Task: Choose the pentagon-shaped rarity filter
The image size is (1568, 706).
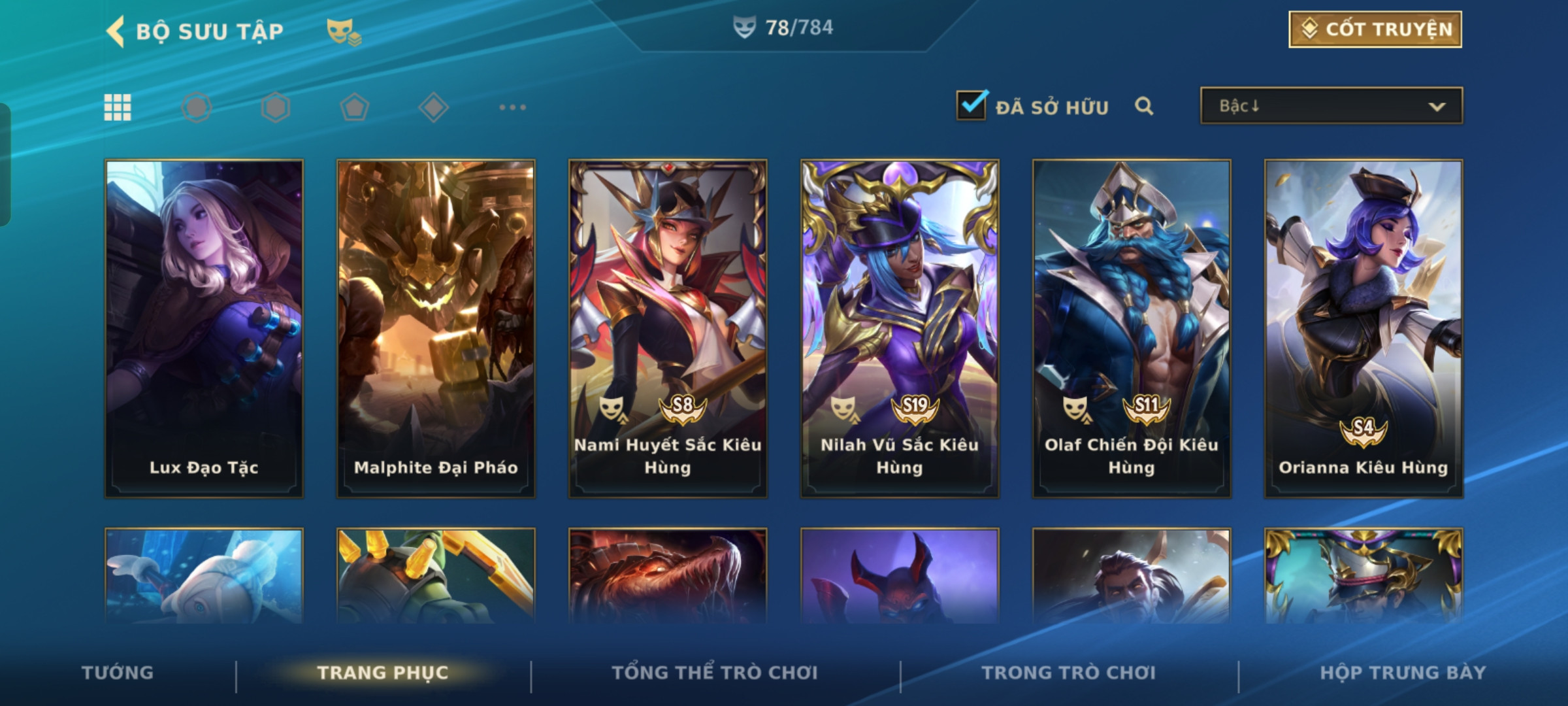Action: [x=354, y=107]
